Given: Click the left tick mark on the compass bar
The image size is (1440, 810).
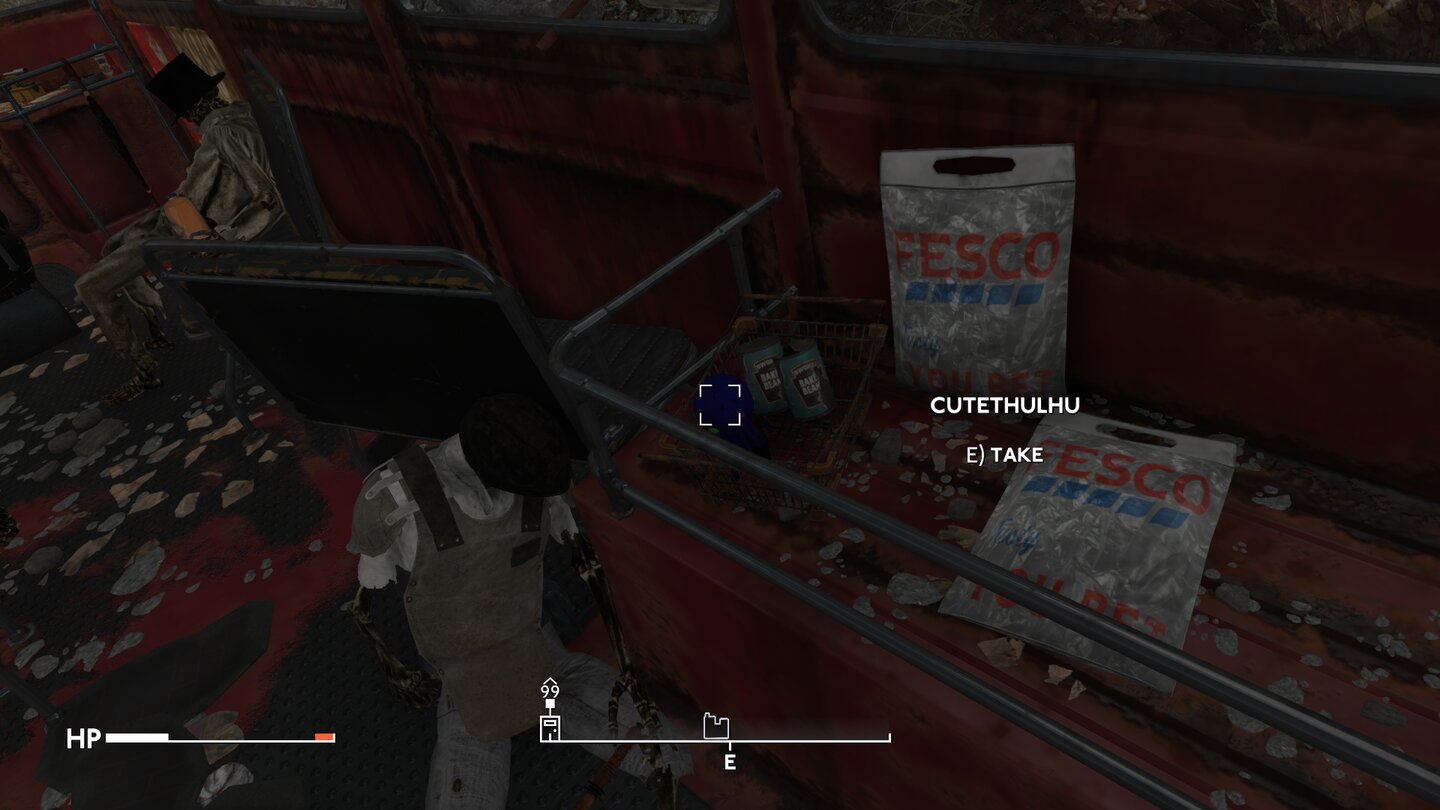Looking at the screenshot, I should click(541, 740).
